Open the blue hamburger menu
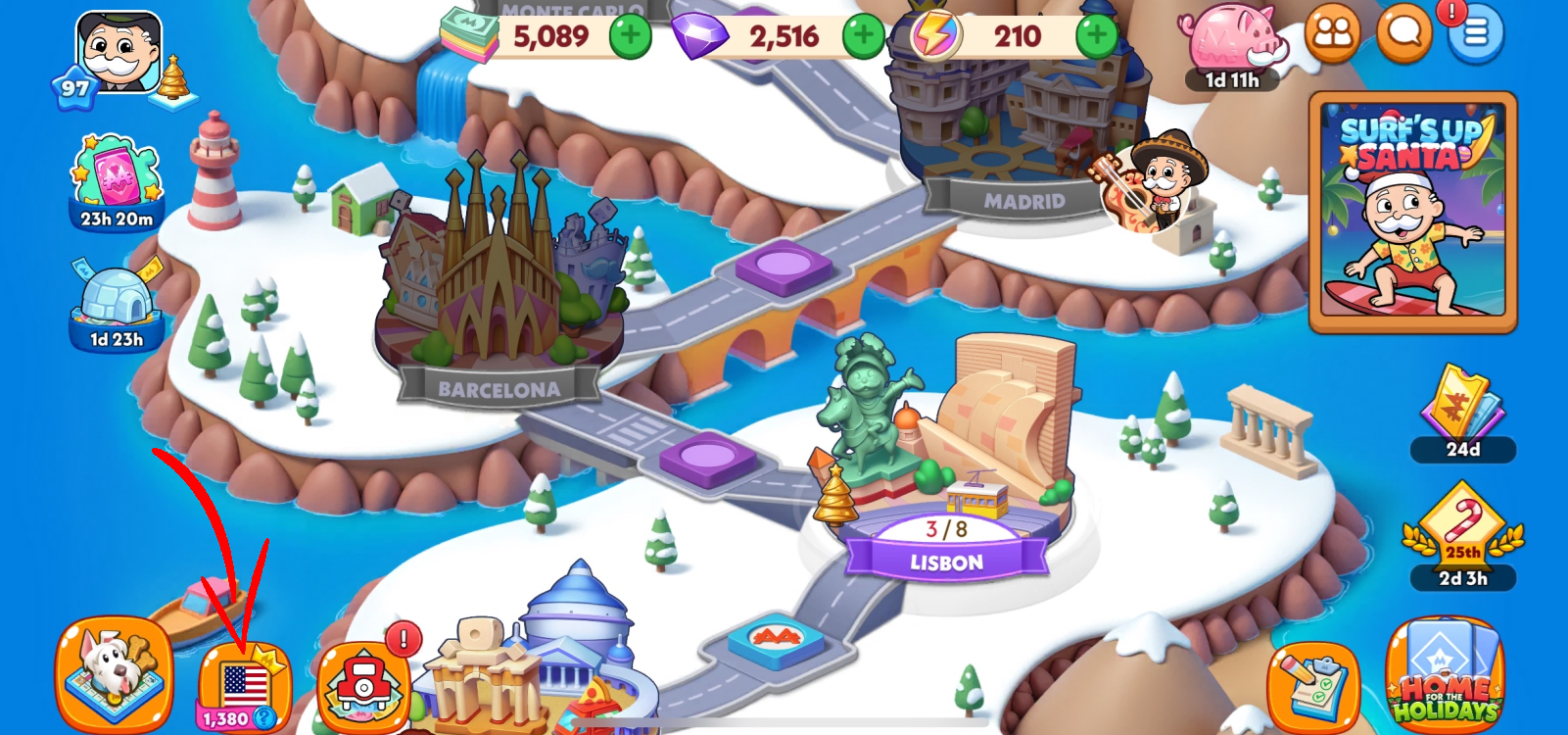This screenshot has width=1568, height=735. point(1475,33)
